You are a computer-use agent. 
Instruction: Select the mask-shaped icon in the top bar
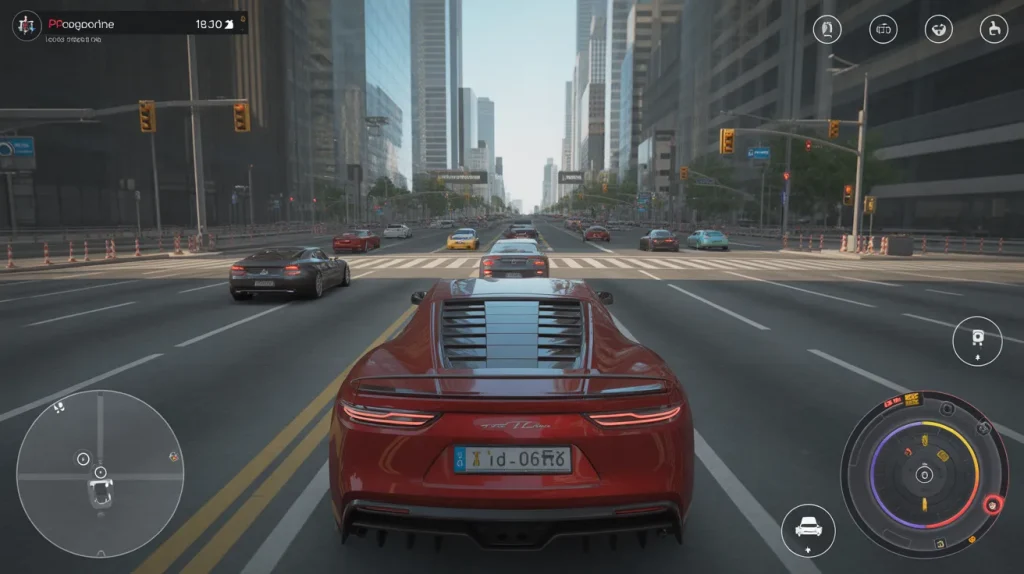pyautogui.click(x=938, y=29)
